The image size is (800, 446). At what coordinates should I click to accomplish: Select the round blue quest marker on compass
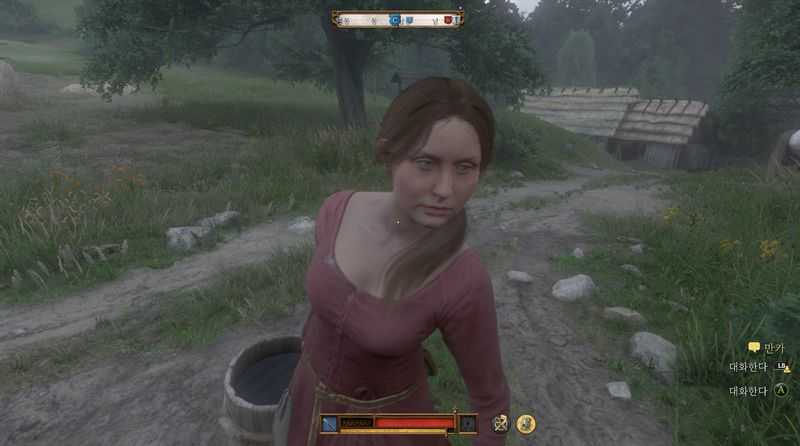click(x=394, y=19)
